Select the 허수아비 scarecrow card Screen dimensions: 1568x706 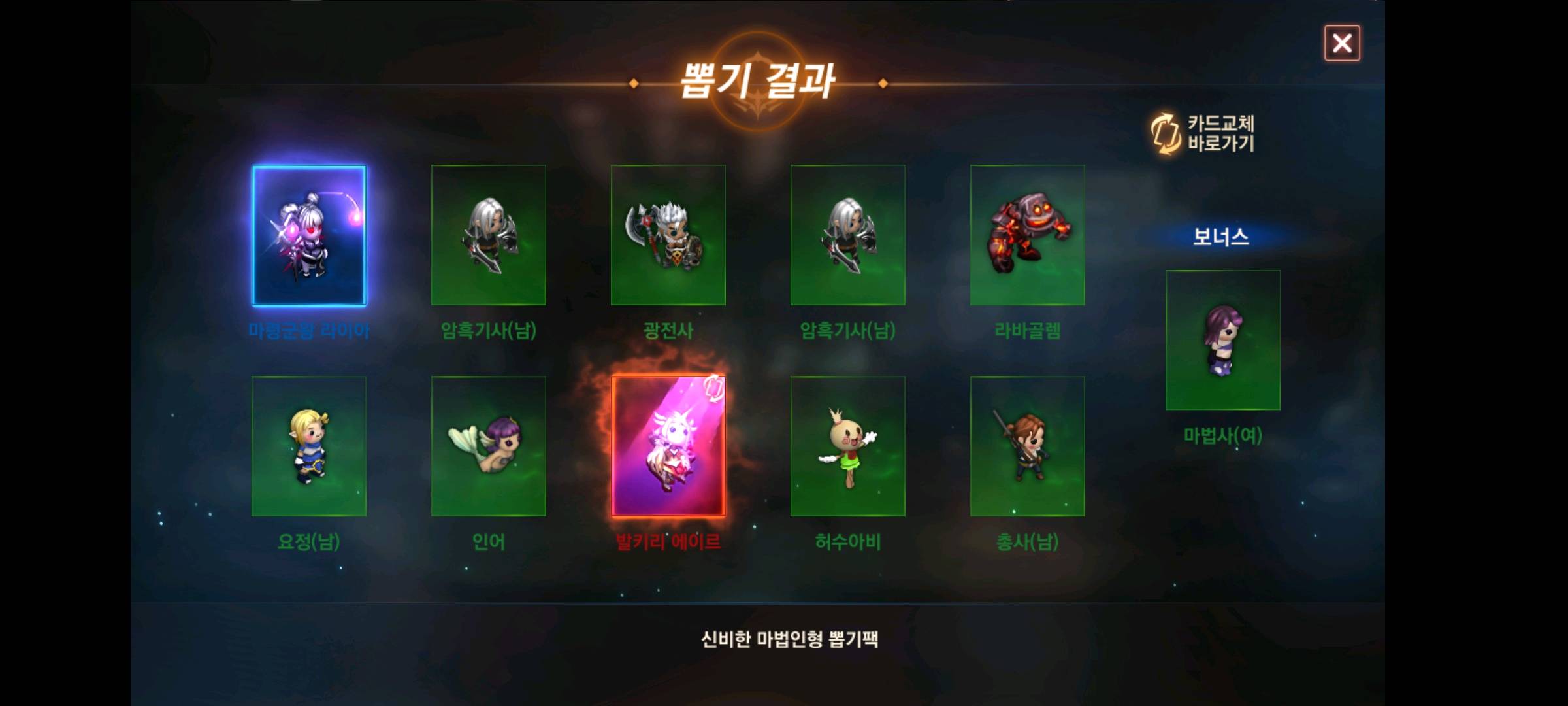pos(847,446)
